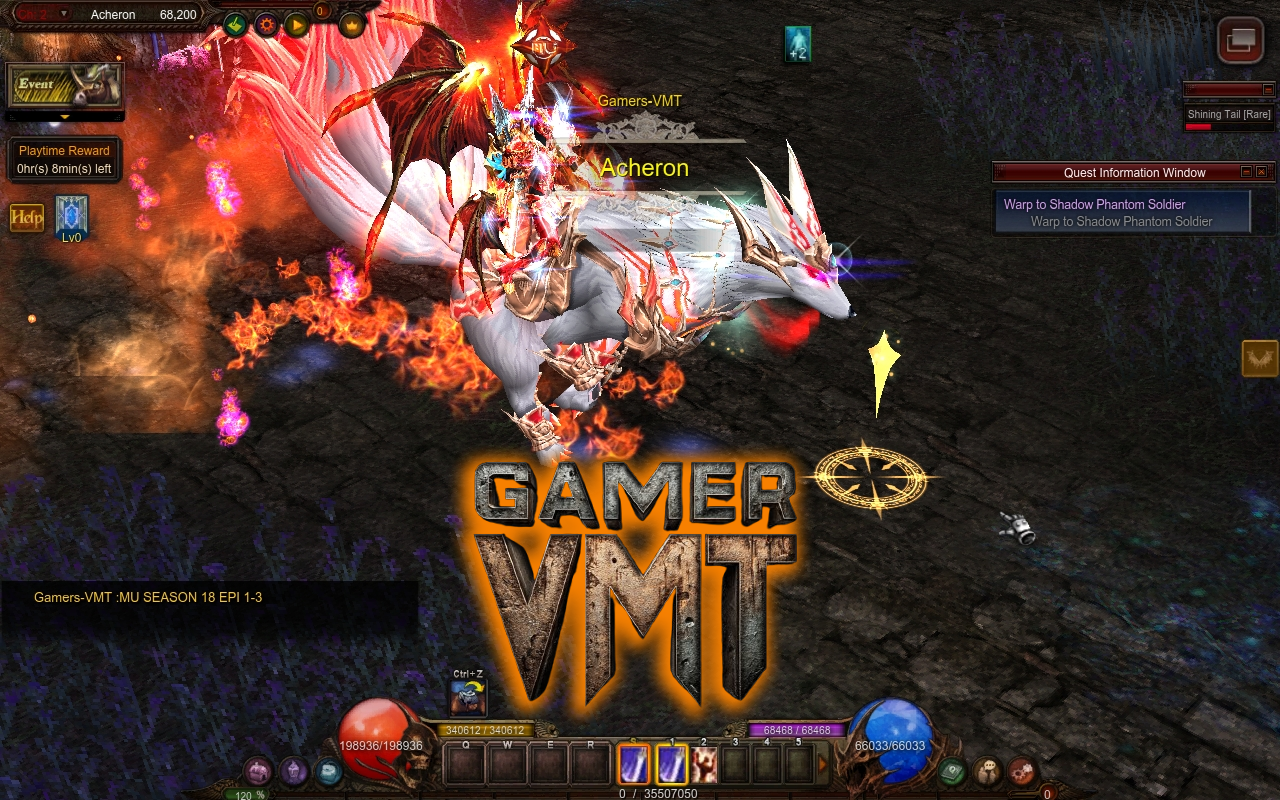Open the blue Lv0 card icon
The width and height of the screenshot is (1280, 800).
pos(72,214)
